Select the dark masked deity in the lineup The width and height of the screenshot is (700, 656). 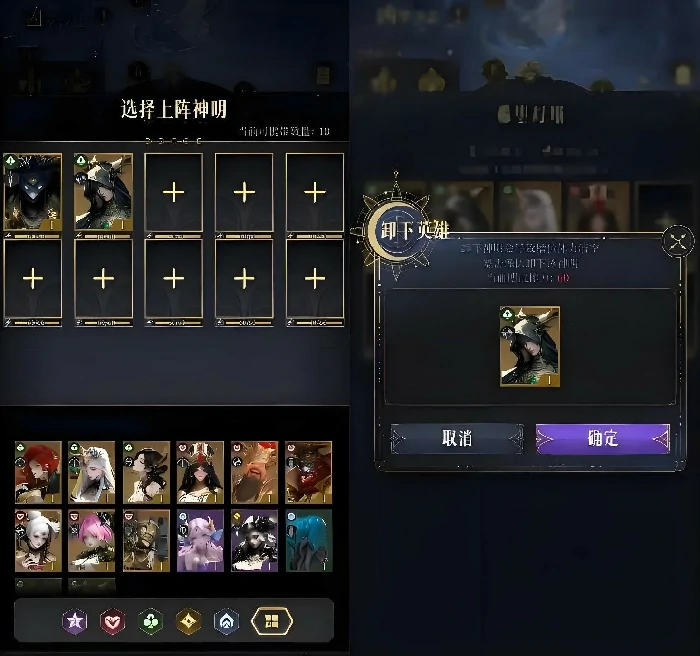[x=33, y=192]
